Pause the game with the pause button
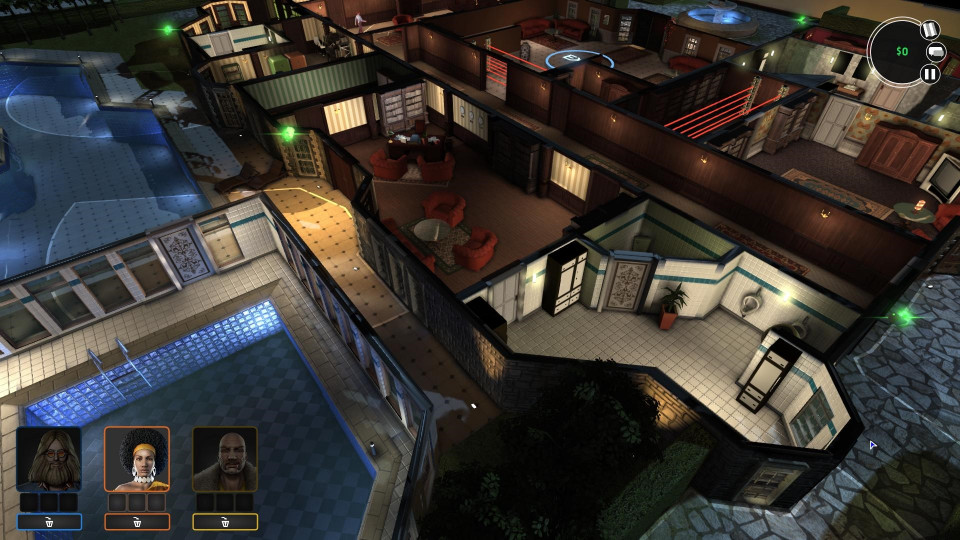Viewport: 960px width, 540px height. [930, 73]
